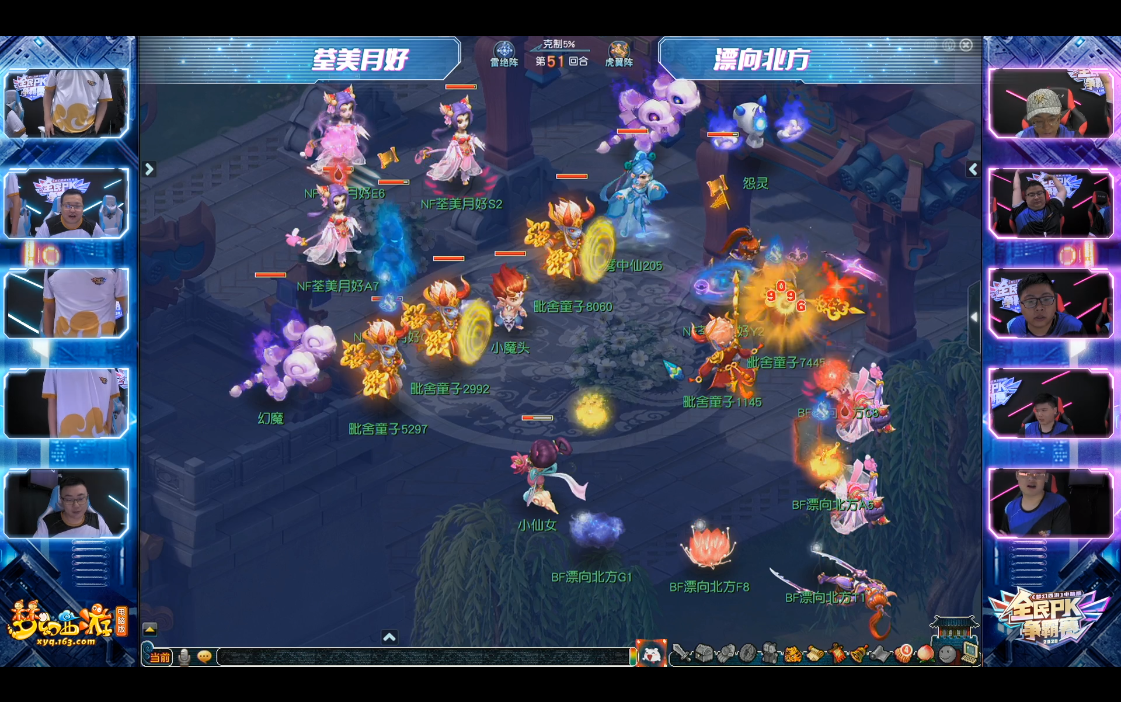
Task: Collapse the left side panel arrow
Action: pos(149,169)
